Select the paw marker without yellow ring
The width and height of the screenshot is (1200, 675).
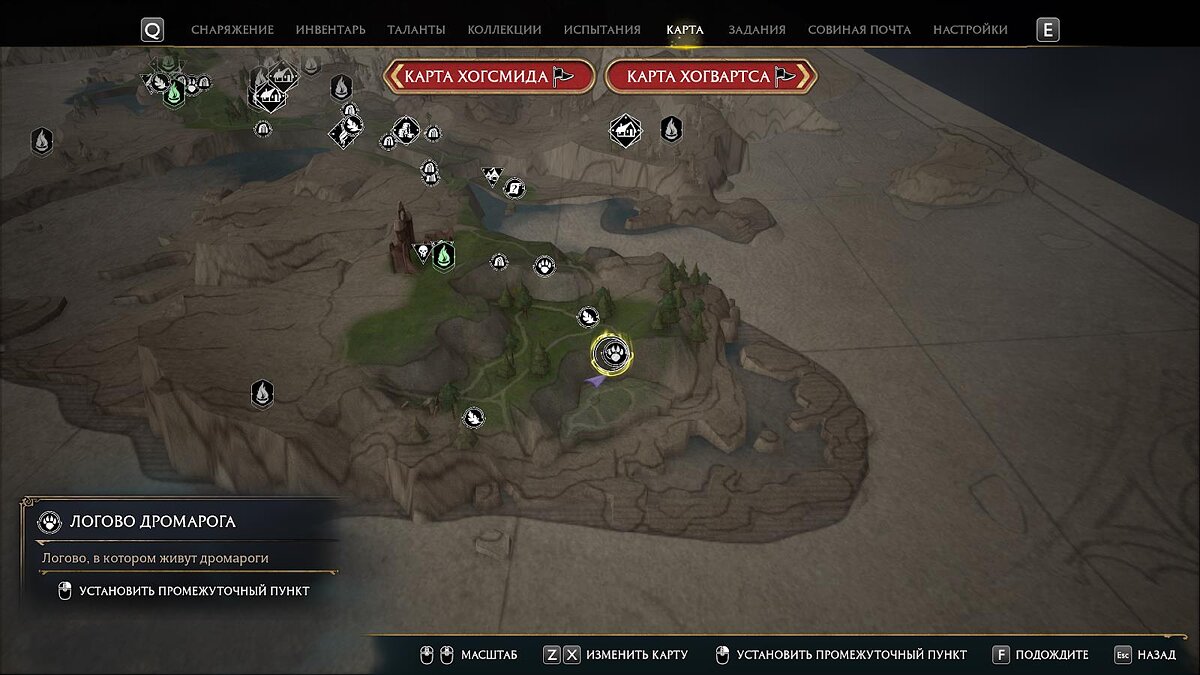click(x=545, y=266)
